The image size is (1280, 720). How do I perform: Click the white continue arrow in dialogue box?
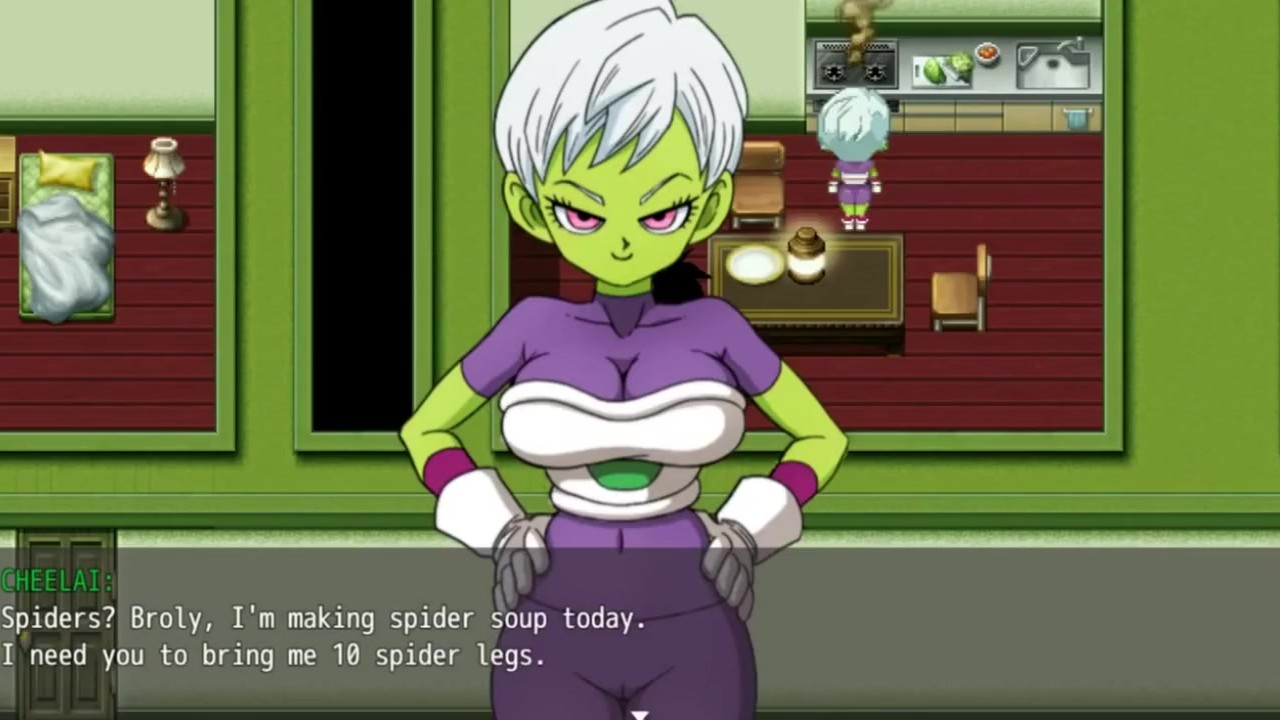640,714
